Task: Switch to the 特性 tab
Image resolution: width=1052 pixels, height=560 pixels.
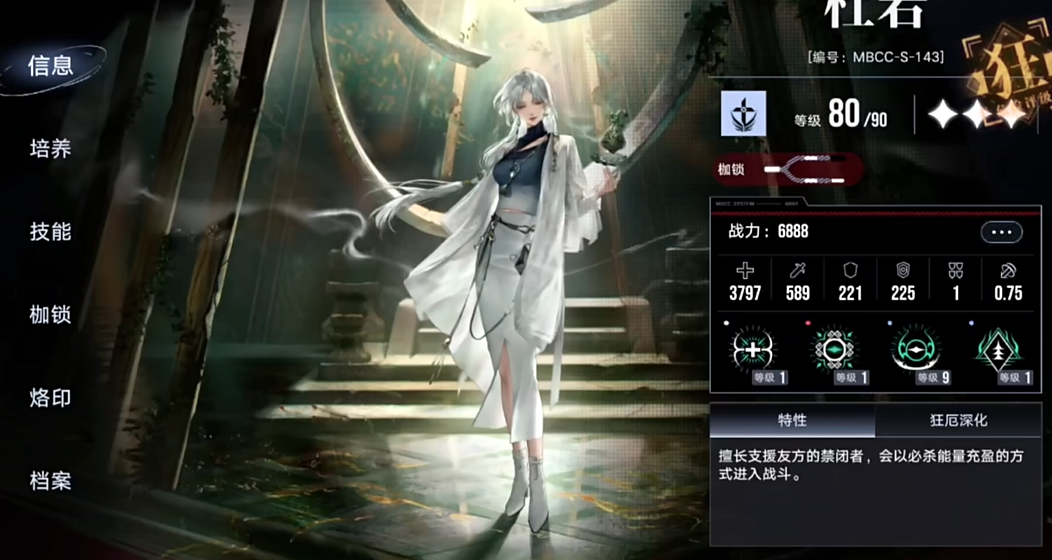Action: point(792,421)
